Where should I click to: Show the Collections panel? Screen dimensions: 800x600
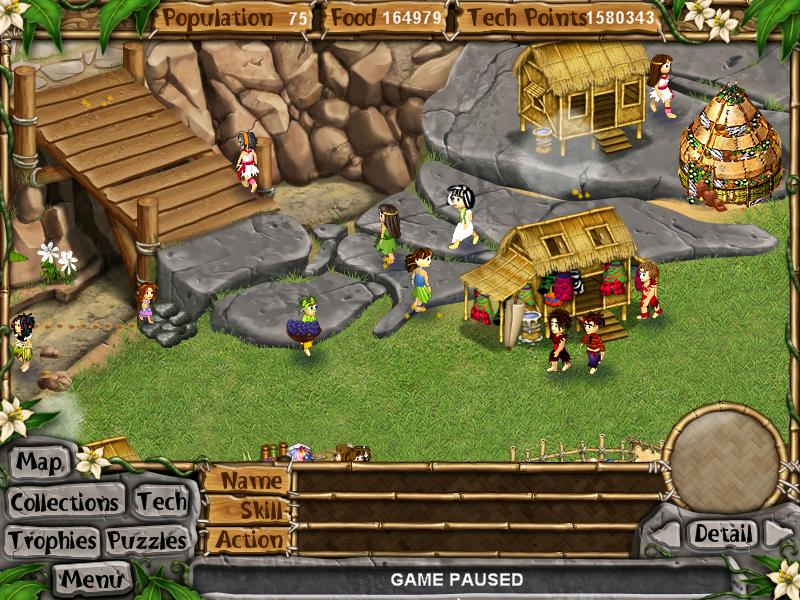[x=65, y=501]
